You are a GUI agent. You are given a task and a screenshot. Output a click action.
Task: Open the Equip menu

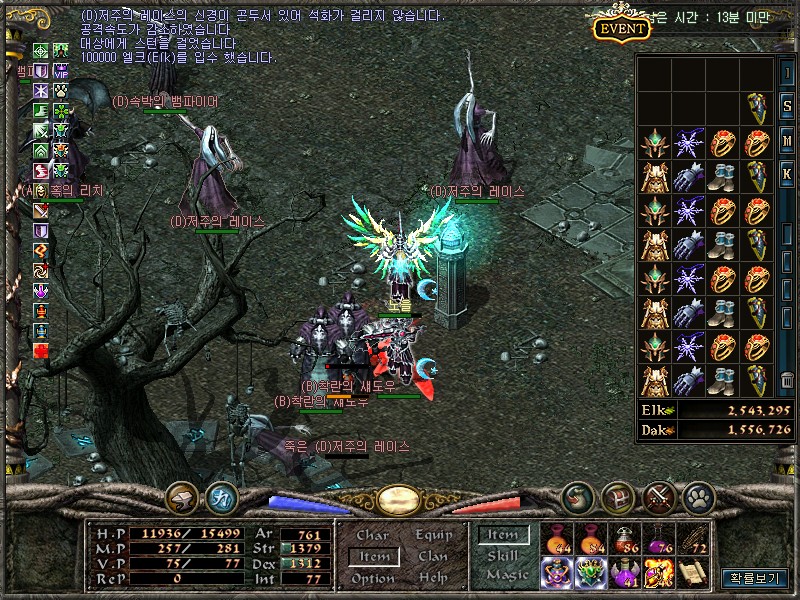click(x=433, y=535)
